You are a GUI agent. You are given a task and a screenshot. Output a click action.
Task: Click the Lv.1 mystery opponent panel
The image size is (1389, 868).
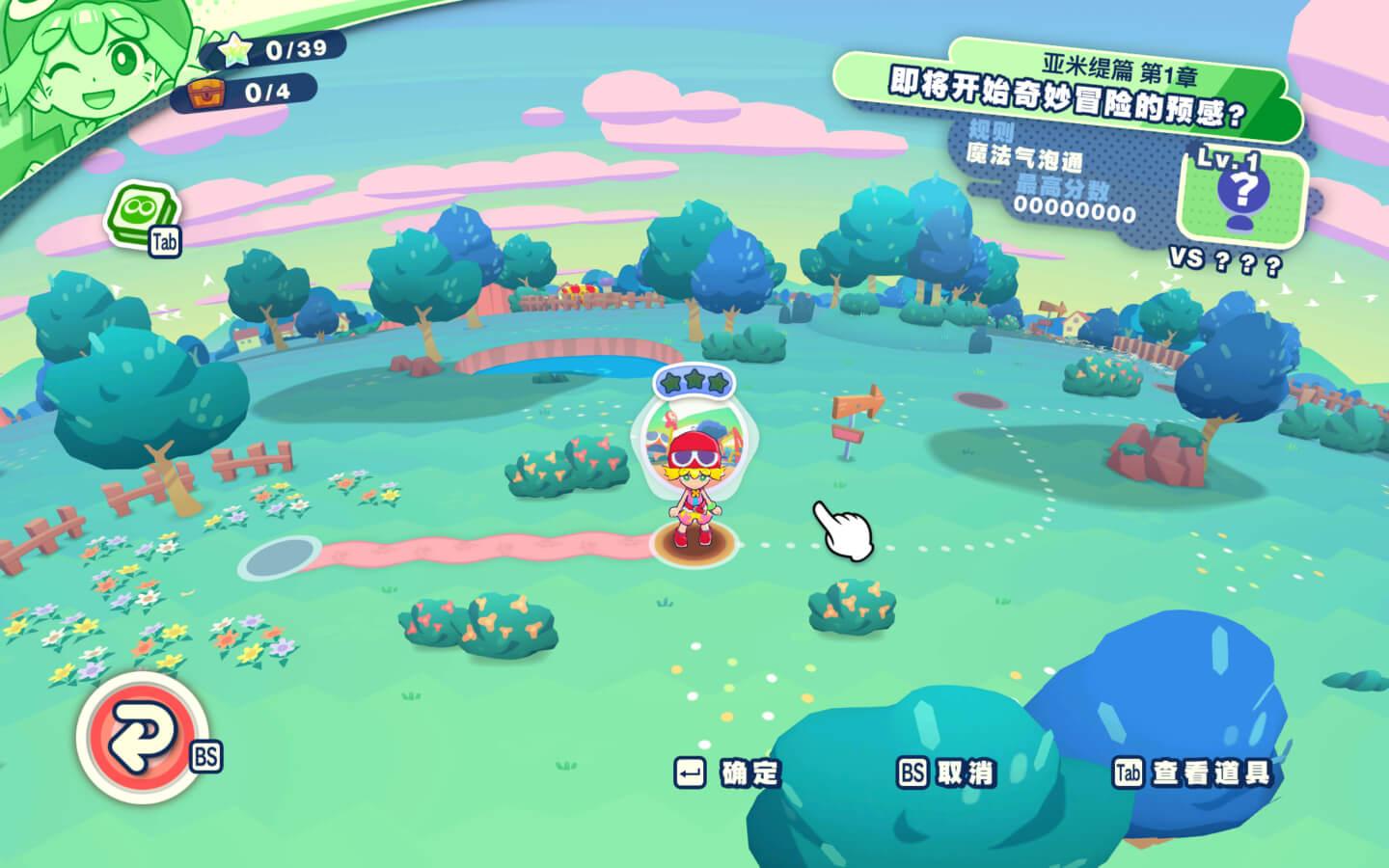tap(1242, 194)
